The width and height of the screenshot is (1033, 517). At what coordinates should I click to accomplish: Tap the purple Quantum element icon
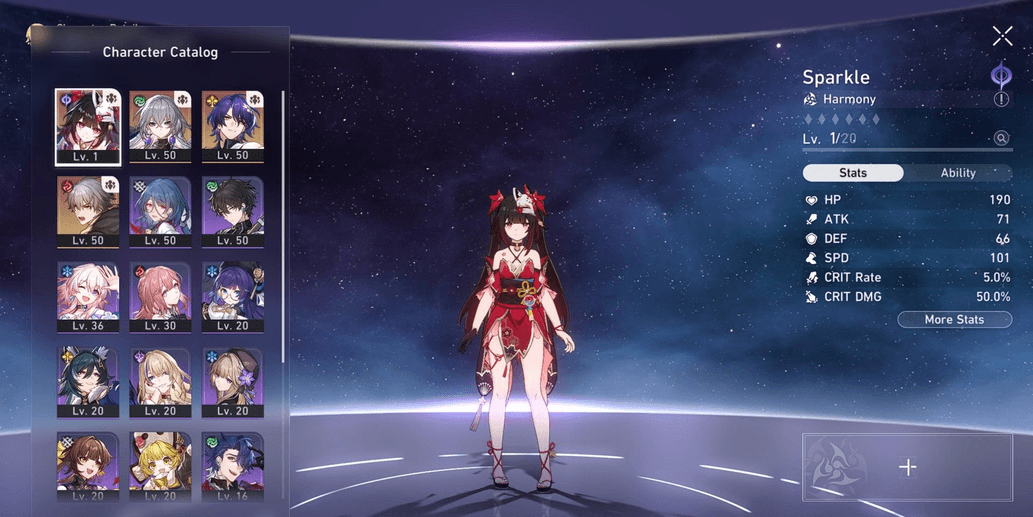pyautogui.click(x=1000, y=75)
